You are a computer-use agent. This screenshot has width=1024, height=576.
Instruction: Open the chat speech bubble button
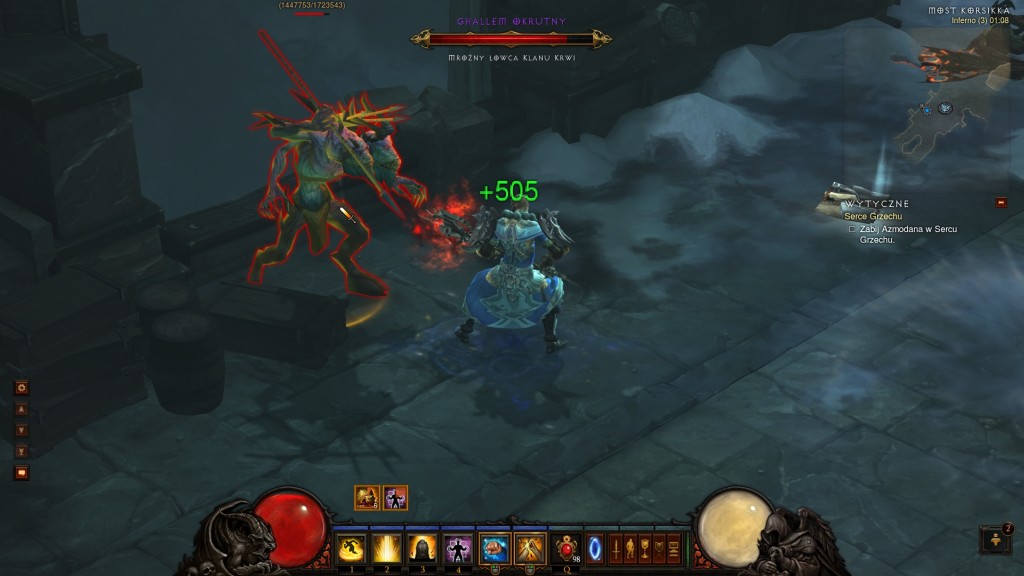[21, 472]
